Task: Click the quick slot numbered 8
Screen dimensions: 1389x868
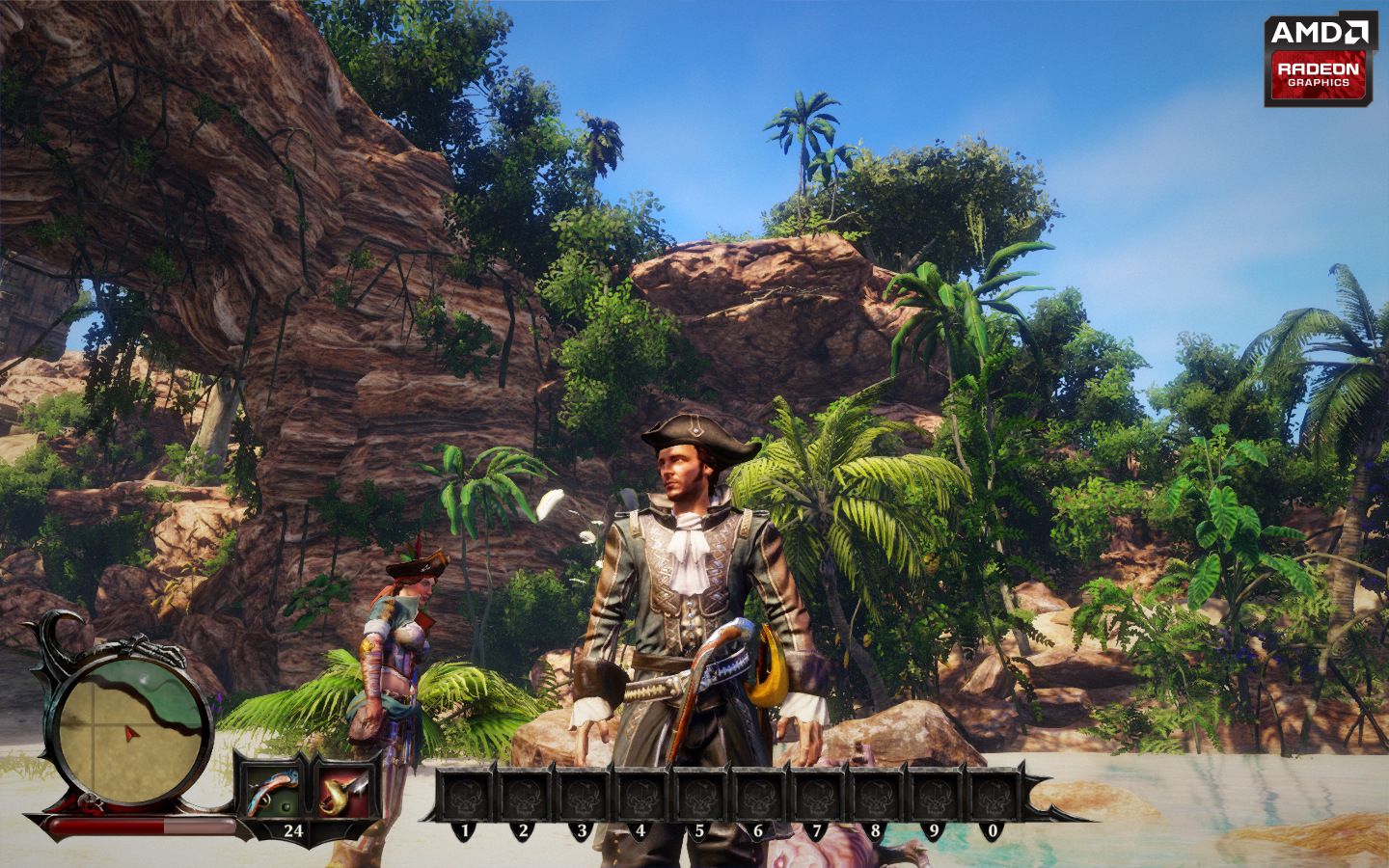Action: 876,796
